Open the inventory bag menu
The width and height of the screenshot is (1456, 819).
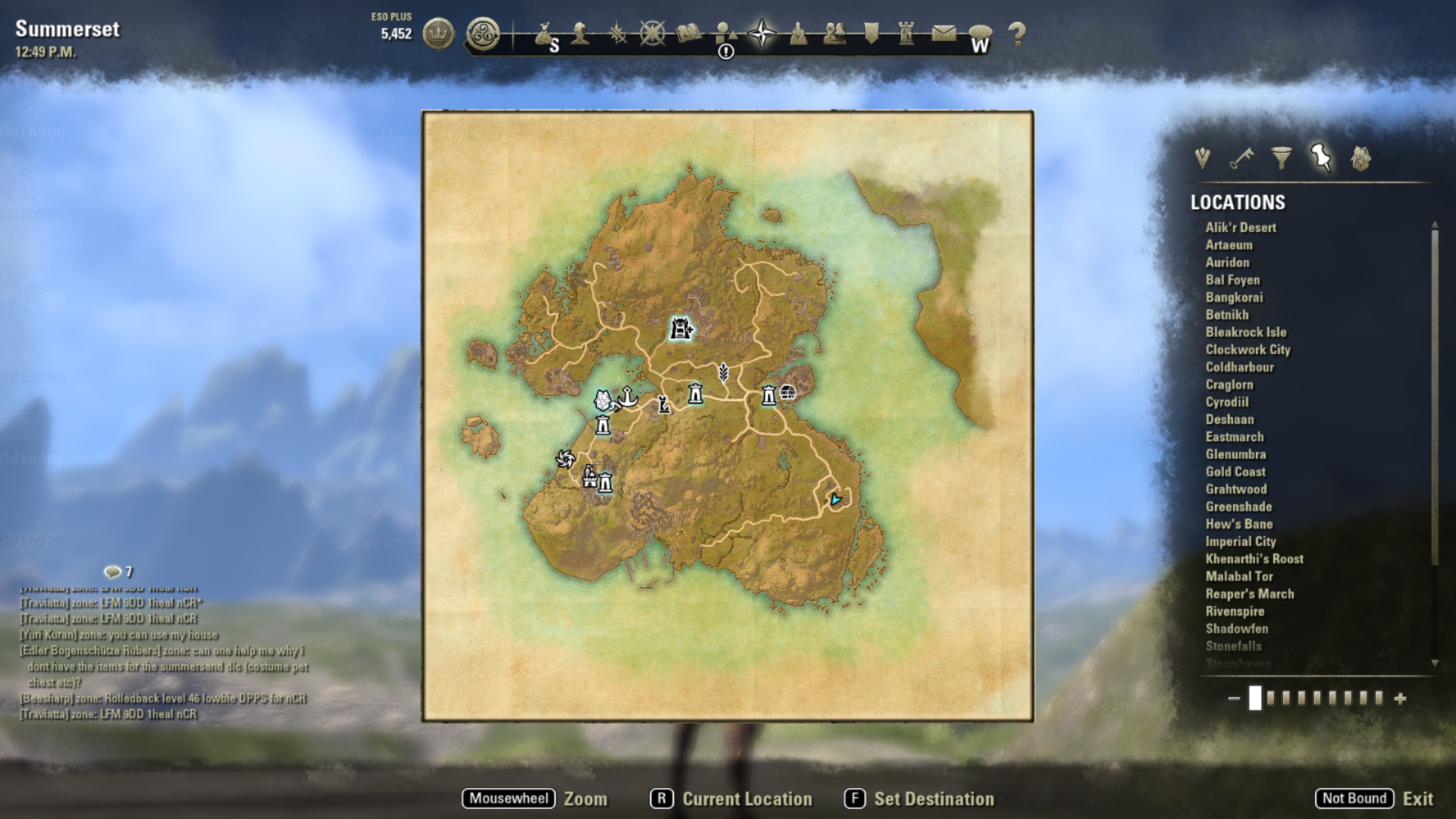point(543,34)
